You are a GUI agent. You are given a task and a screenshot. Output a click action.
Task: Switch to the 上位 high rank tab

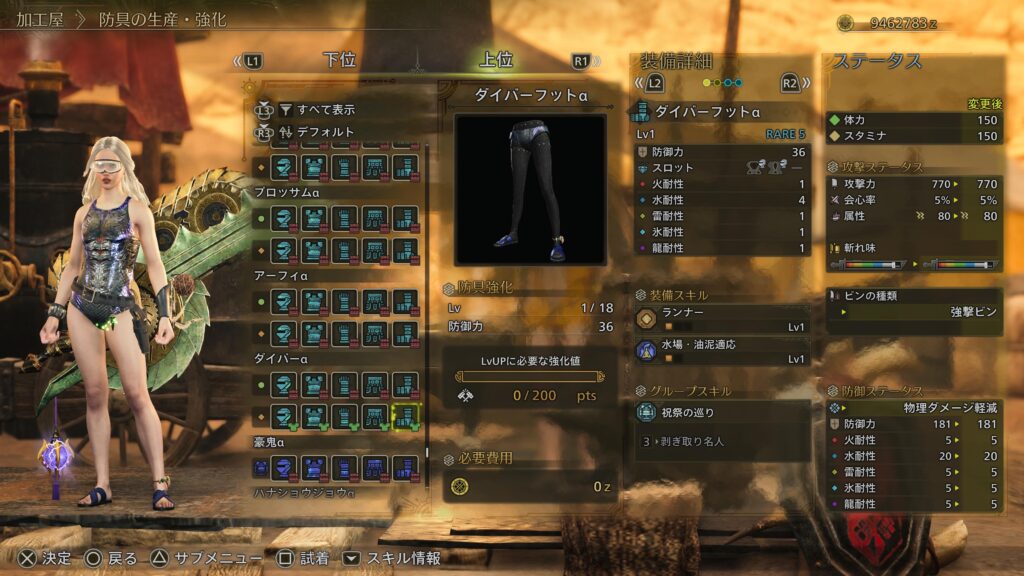point(496,60)
